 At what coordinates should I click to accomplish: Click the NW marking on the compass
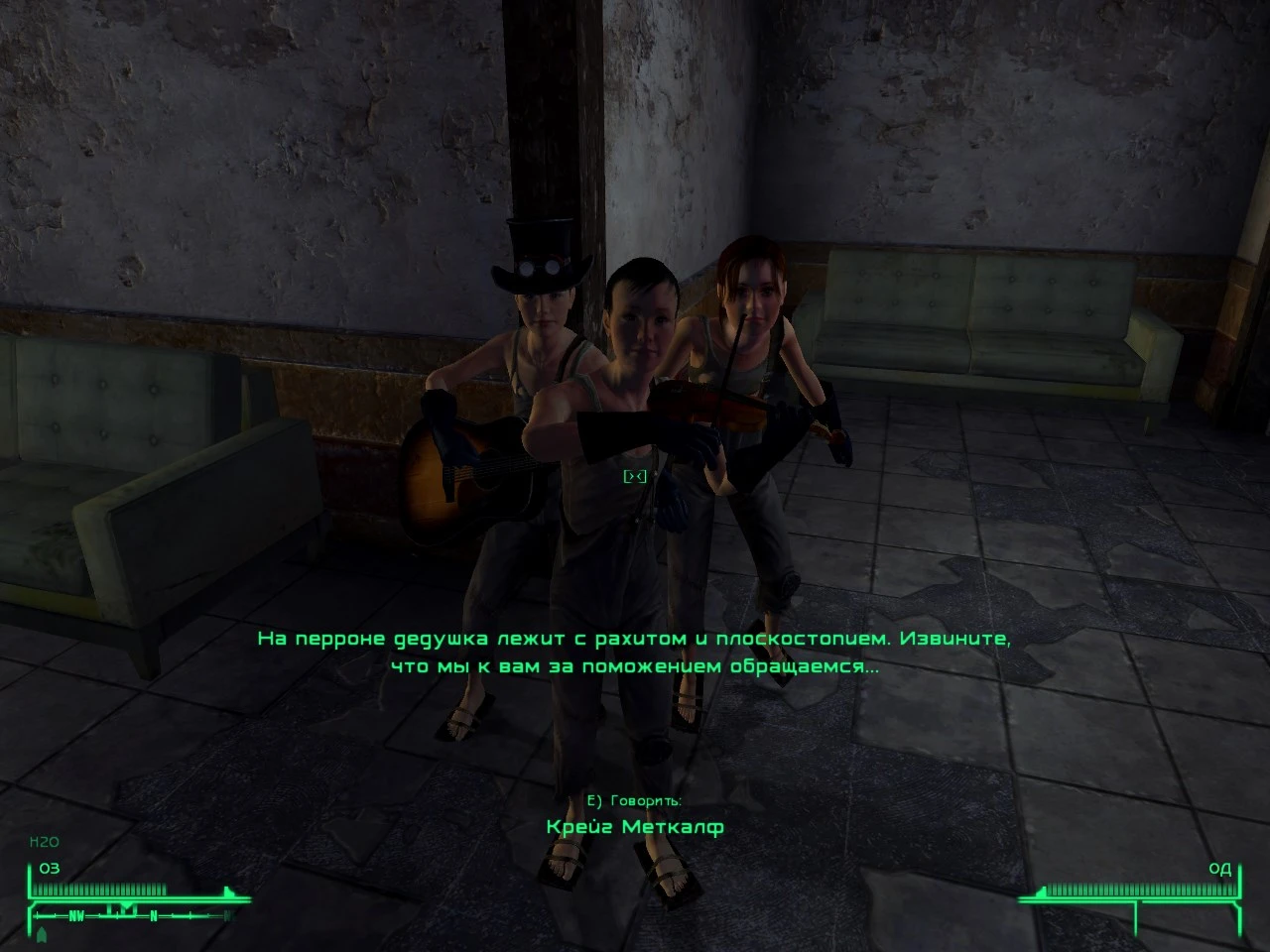(x=76, y=915)
